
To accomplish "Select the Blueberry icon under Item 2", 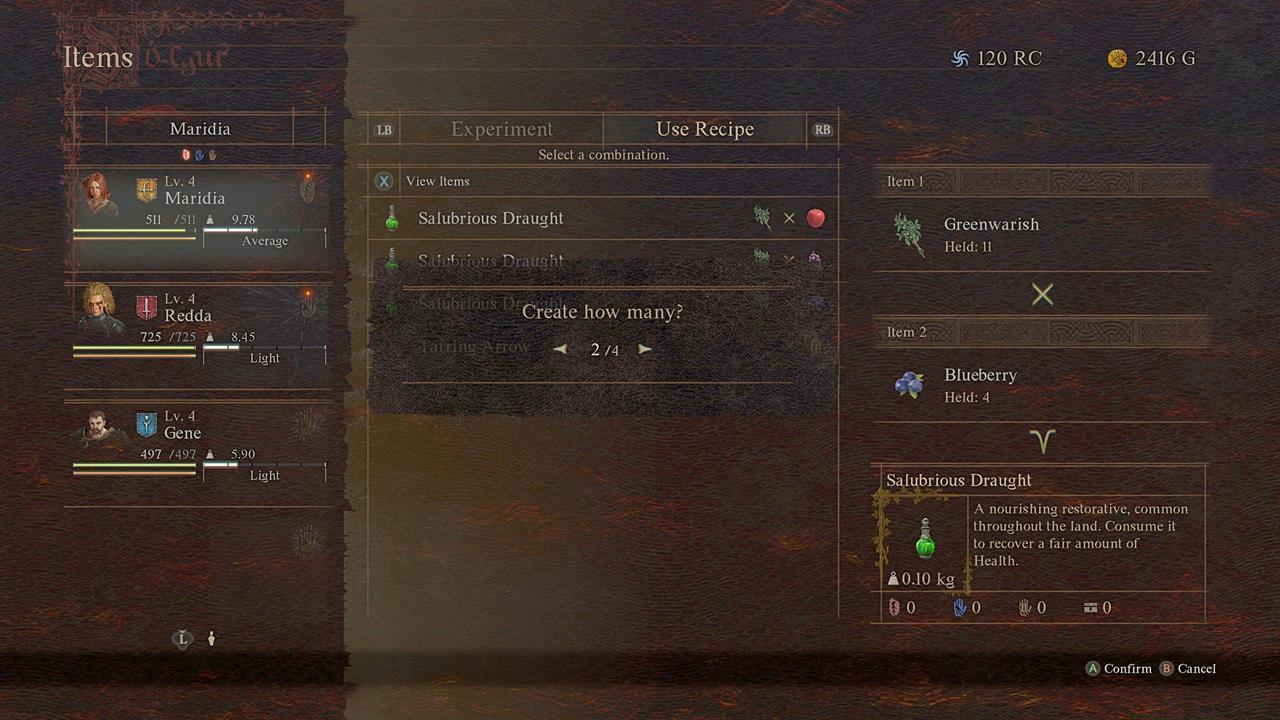I will [910, 383].
